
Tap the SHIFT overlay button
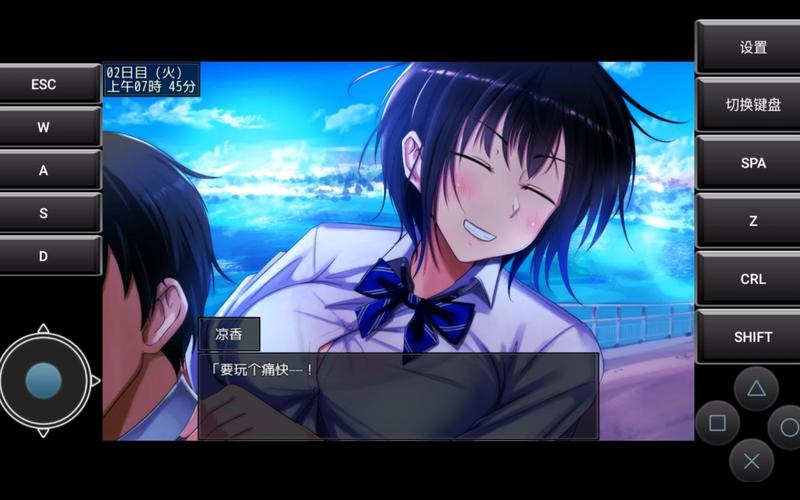(752, 337)
